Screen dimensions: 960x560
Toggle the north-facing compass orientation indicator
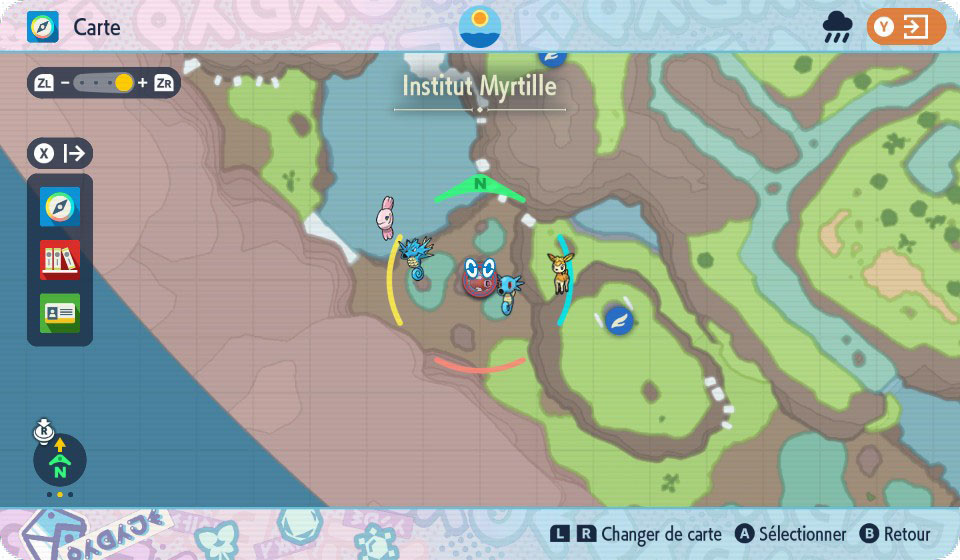[x=60, y=460]
